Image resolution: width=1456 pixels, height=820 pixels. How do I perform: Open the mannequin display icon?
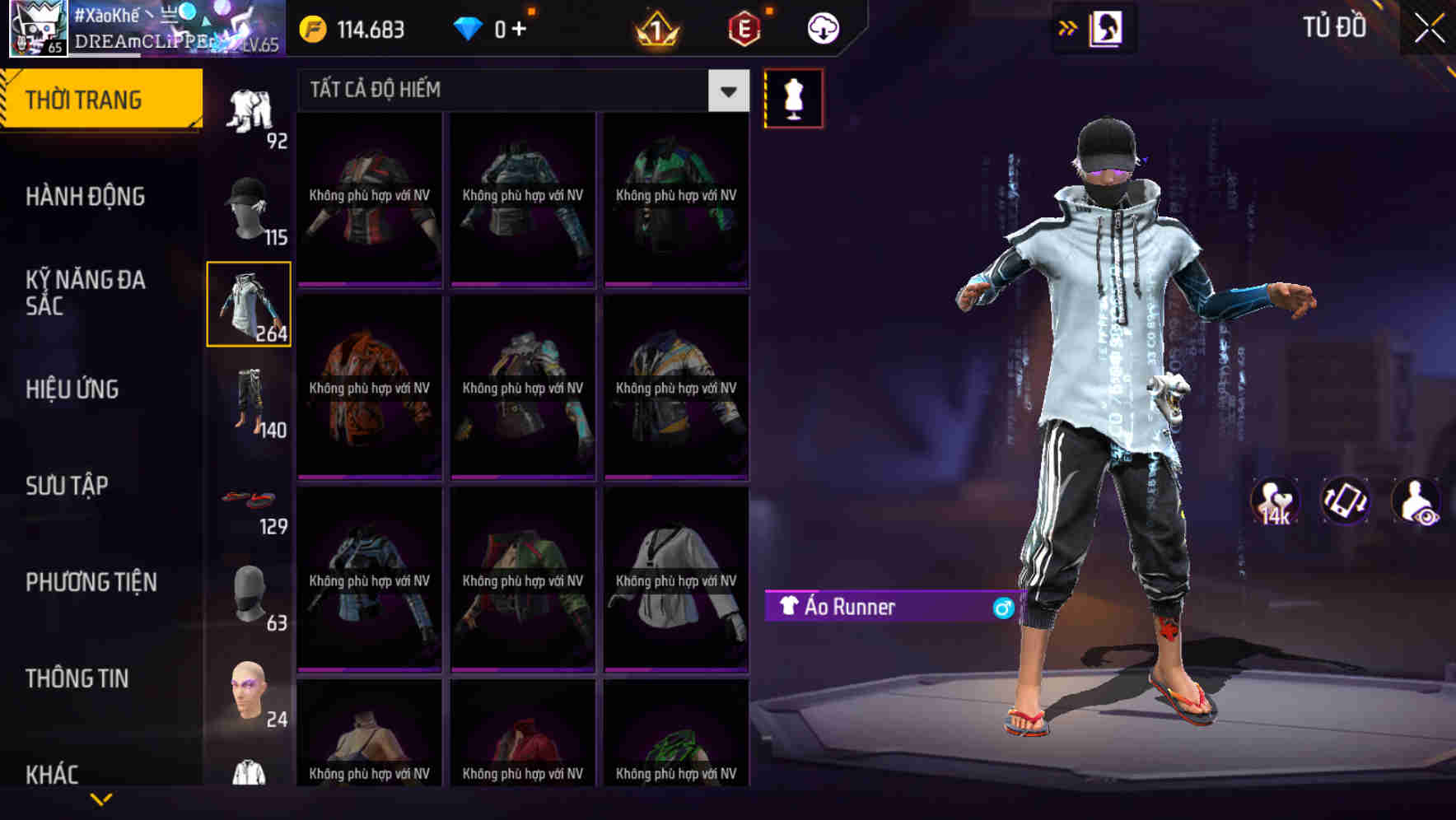click(x=793, y=97)
